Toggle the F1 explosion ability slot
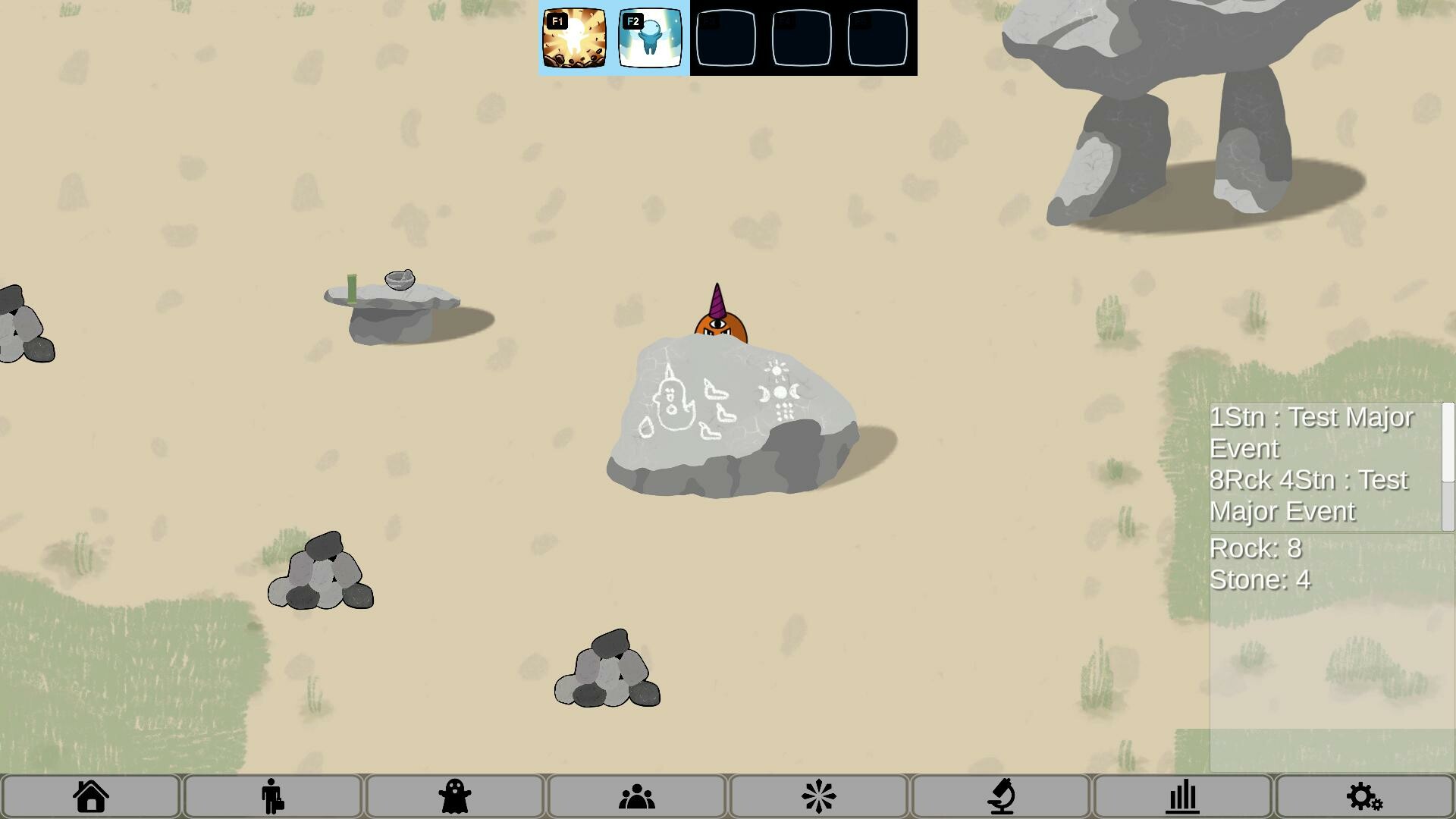Viewport: 1456px width, 819px height. [x=573, y=38]
